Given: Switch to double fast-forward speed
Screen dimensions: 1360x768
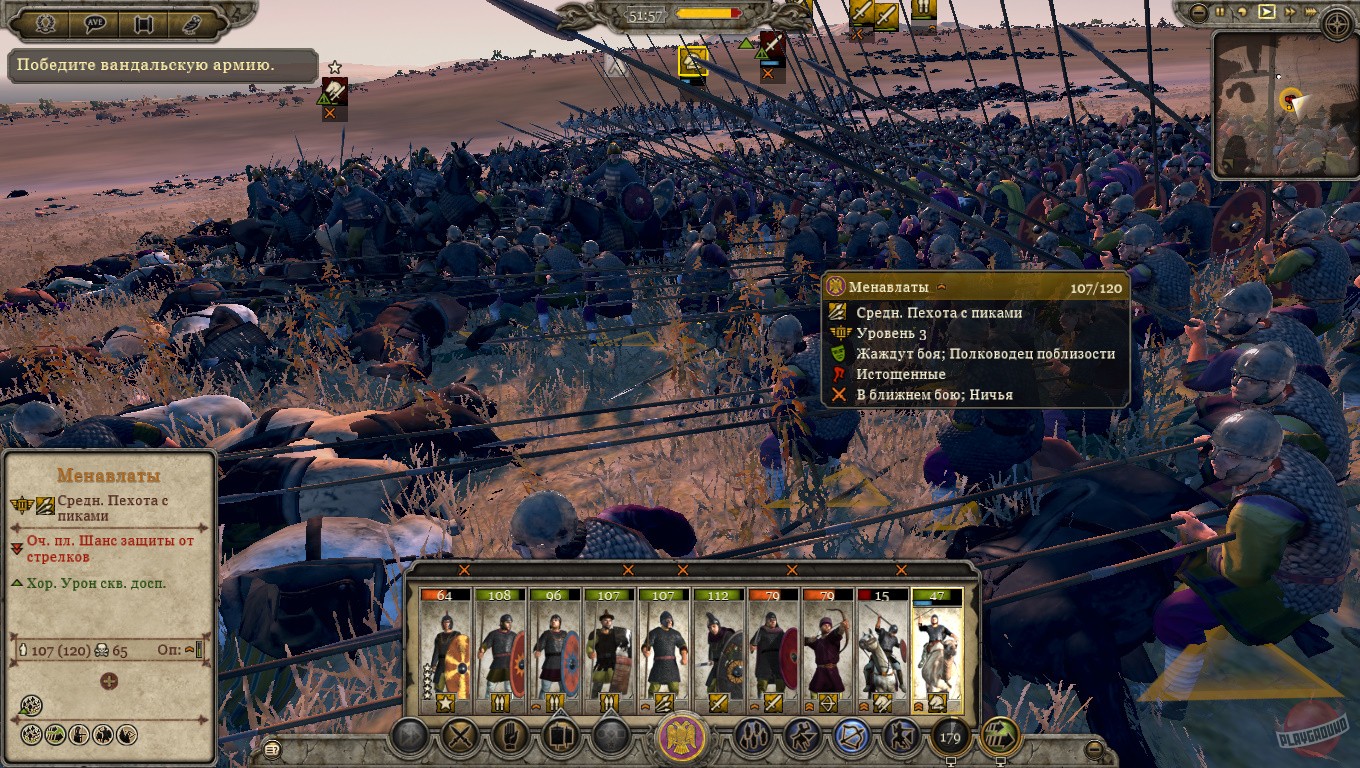Looking at the screenshot, I should coord(1290,12).
